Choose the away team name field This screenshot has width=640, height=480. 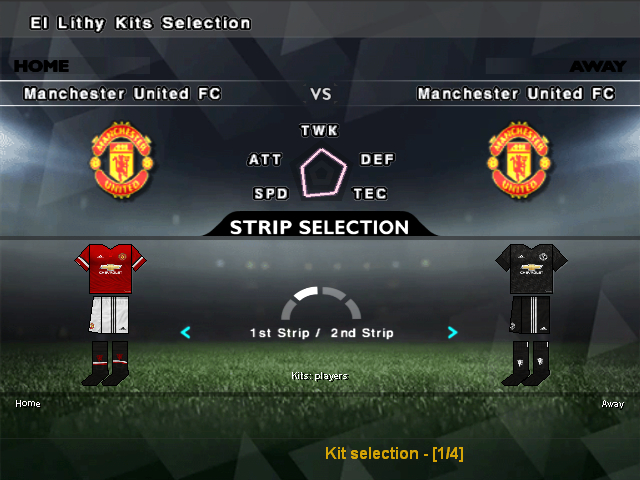[x=516, y=94]
